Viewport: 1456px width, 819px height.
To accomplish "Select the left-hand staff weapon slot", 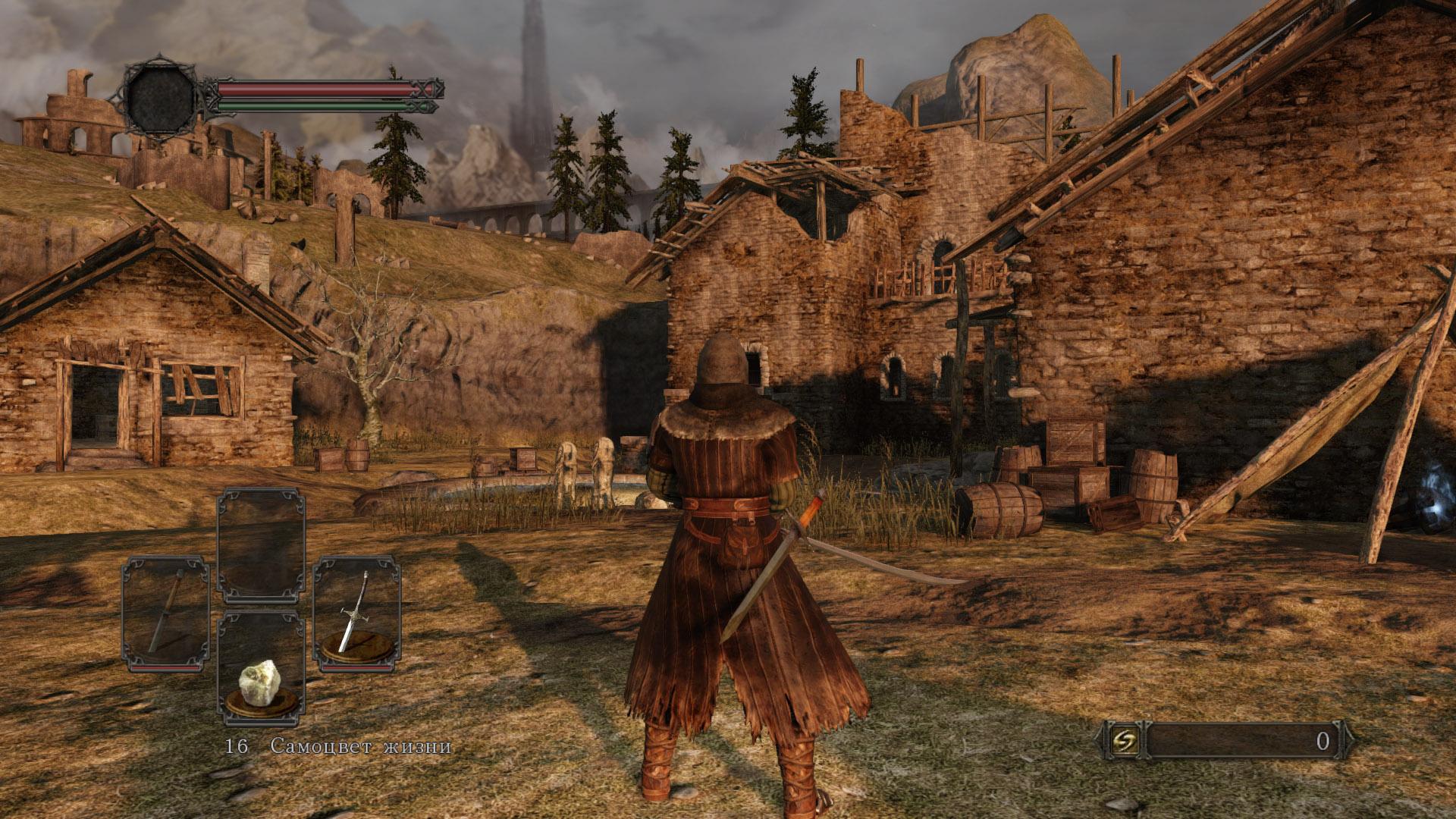I will (x=166, y=613).
